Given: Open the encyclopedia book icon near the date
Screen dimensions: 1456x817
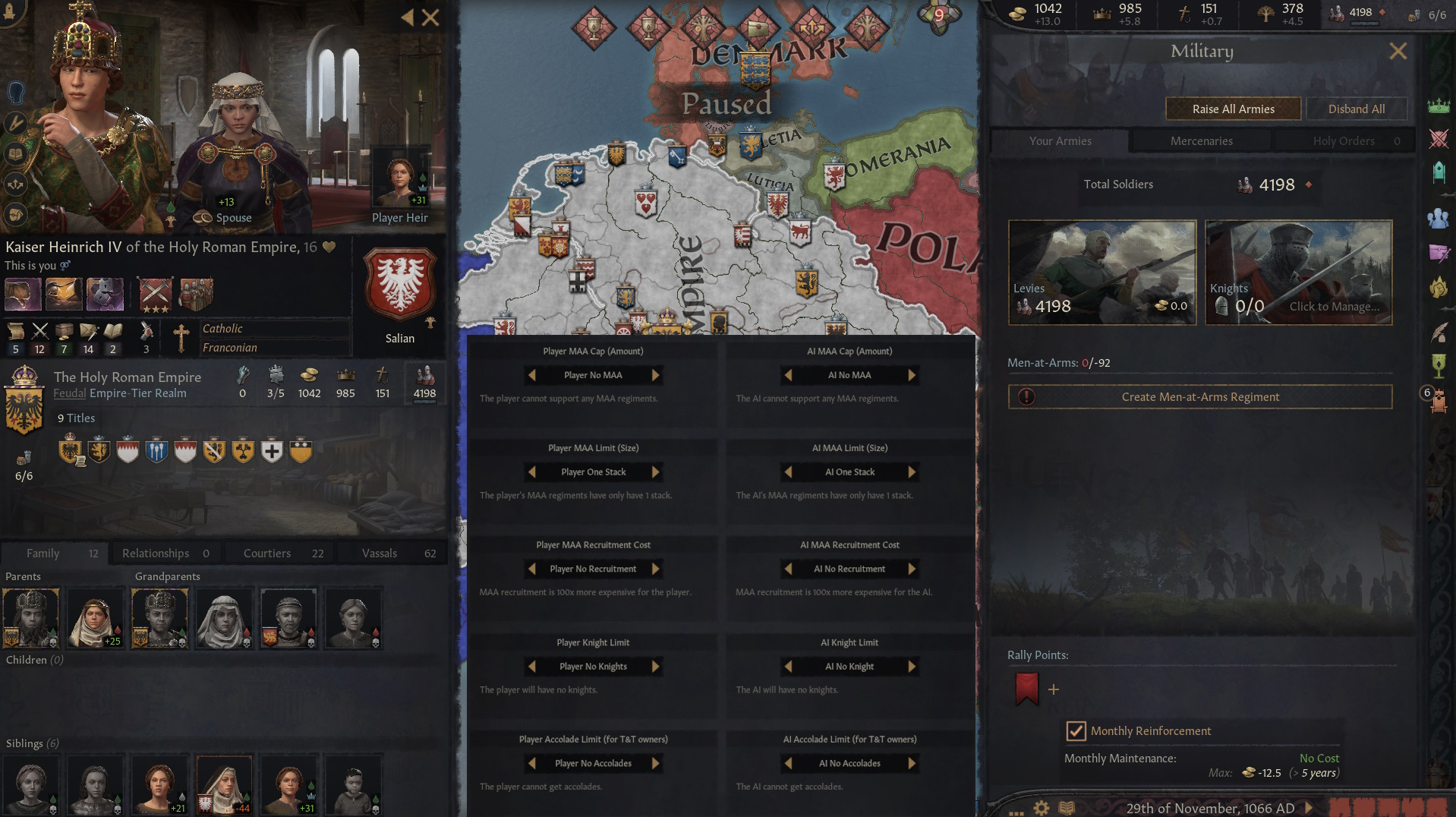Looking at the screenshot, I should pos(1067,808).
